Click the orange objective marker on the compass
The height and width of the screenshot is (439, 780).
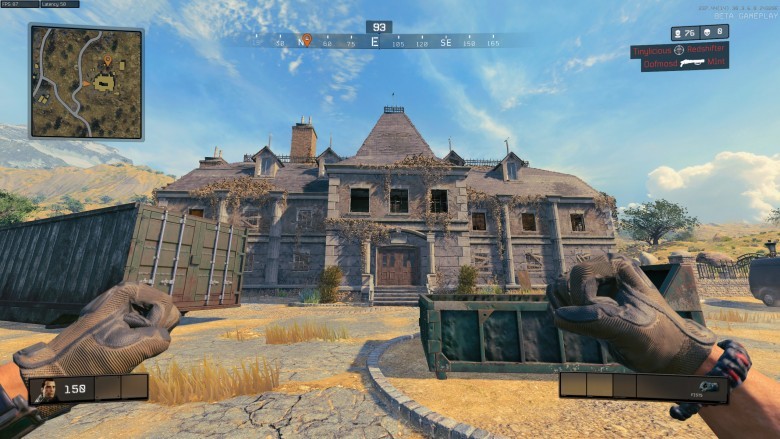[307, 40]
